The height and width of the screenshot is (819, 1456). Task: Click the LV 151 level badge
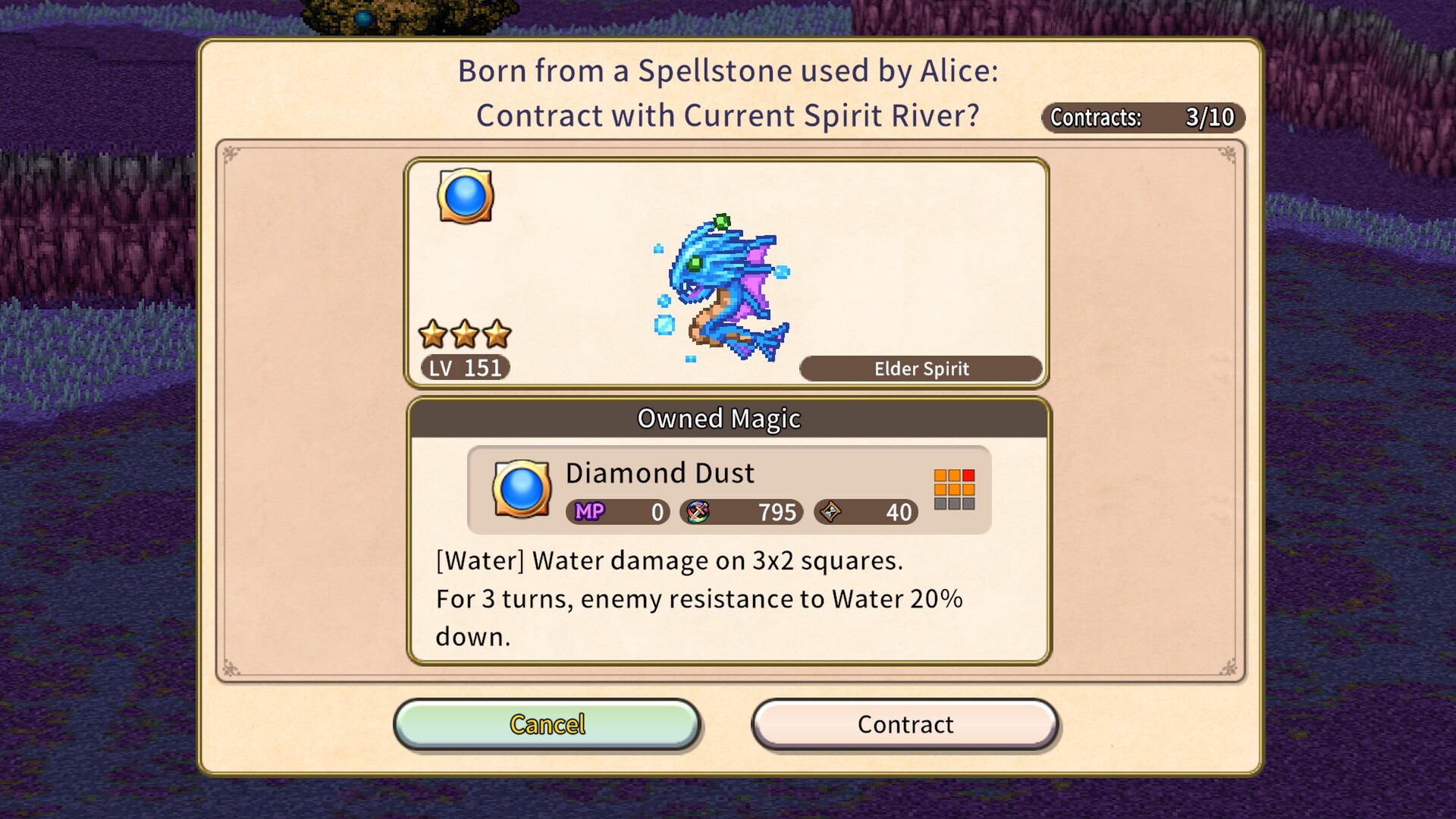466,368
